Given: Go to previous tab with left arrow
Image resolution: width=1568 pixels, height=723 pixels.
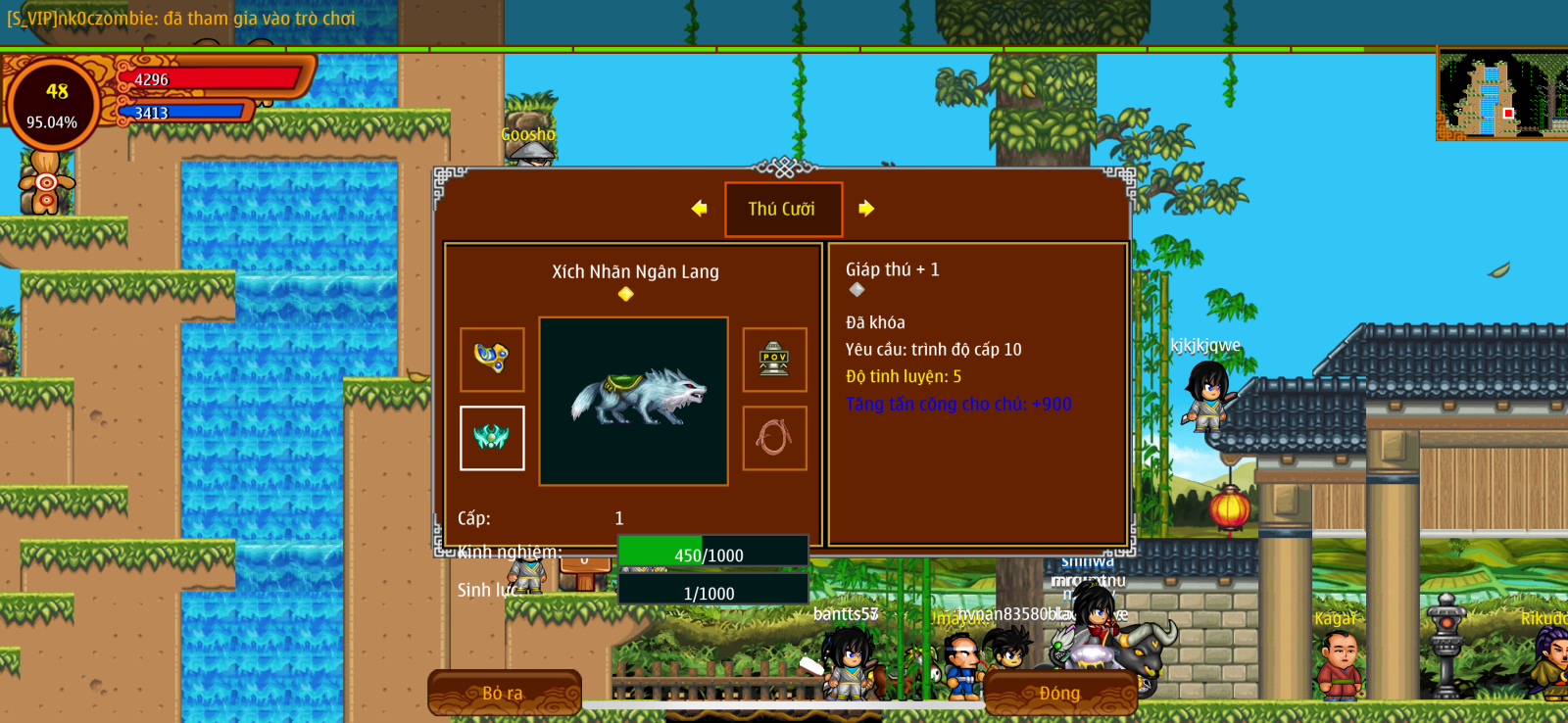Looking at the screenshot, I should tap(699, 209).
